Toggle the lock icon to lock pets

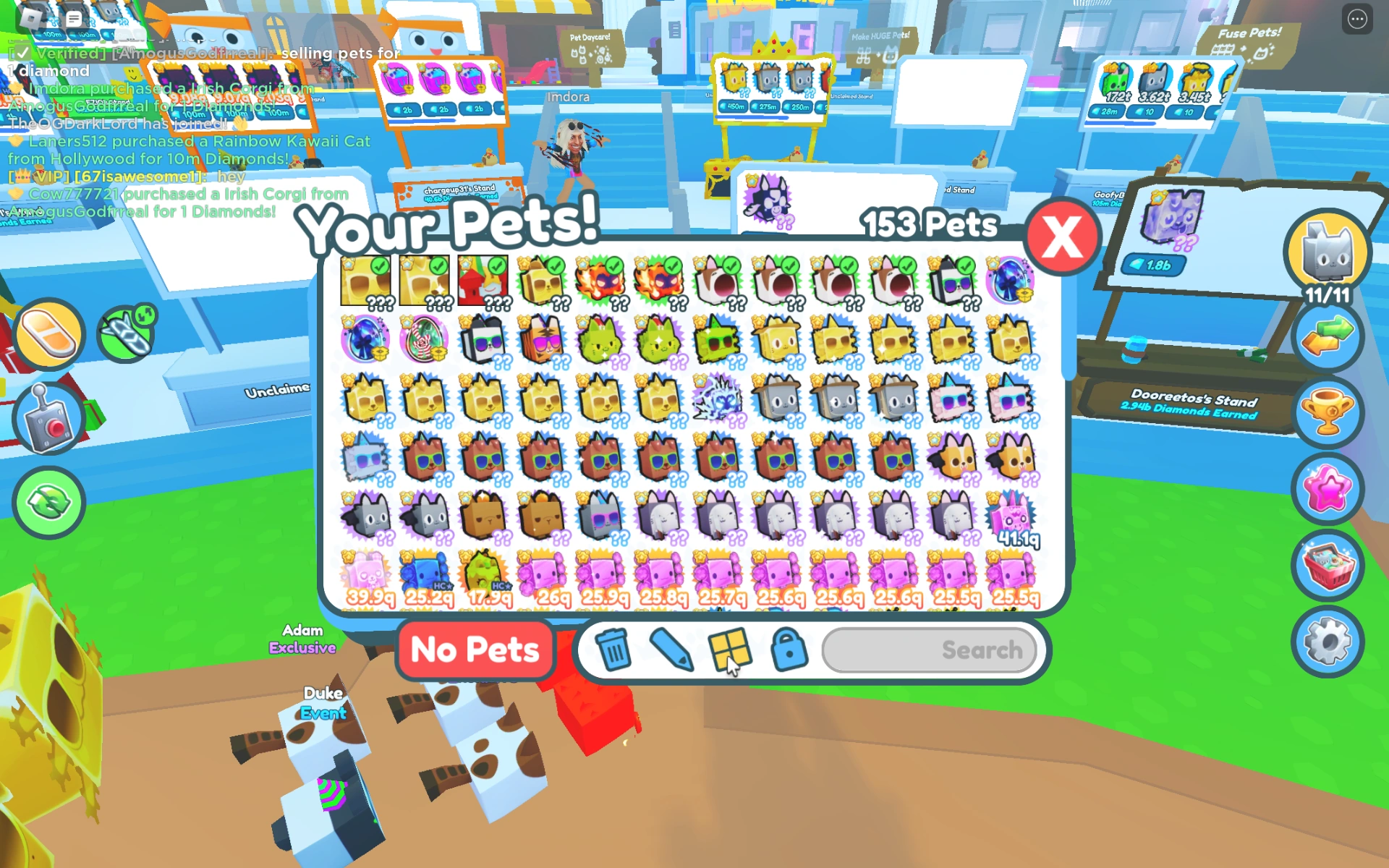(790, 650)
